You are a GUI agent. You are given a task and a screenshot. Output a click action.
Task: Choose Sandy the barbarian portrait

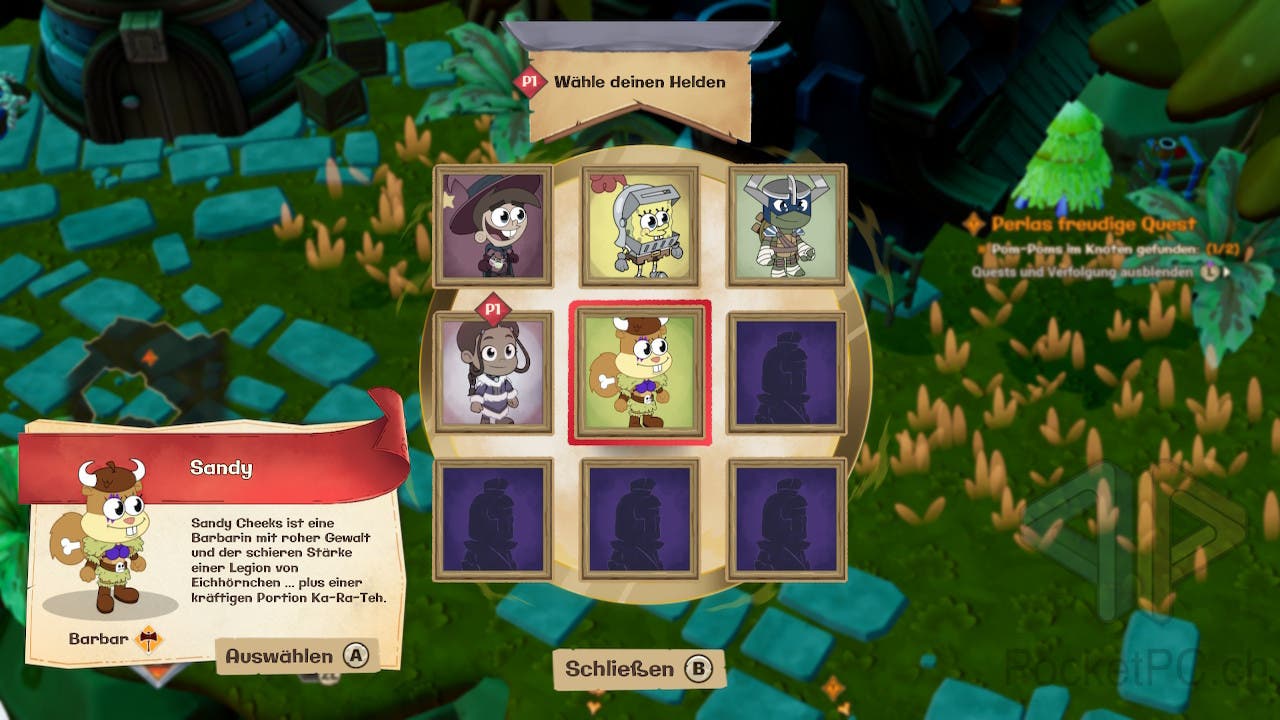click(640, 372)
